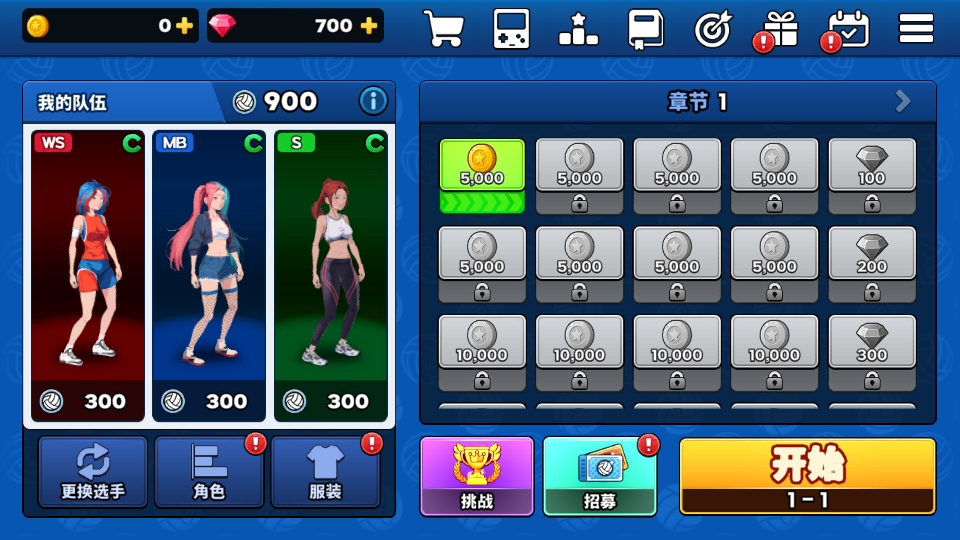Open the 挑战 challenge mode
The width and height of the screenshot is (960, 540).
click(477, 476)
